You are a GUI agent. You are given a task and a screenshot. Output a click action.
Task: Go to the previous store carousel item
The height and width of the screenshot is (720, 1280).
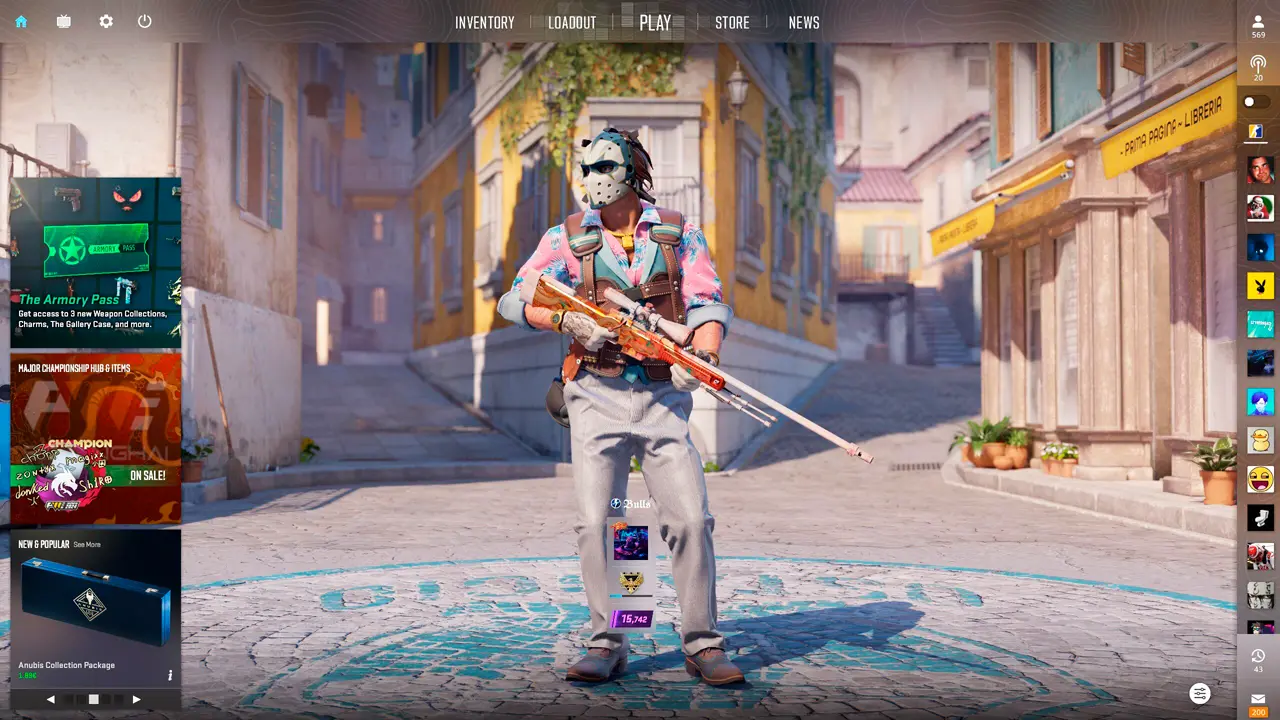tap(51, 699)
